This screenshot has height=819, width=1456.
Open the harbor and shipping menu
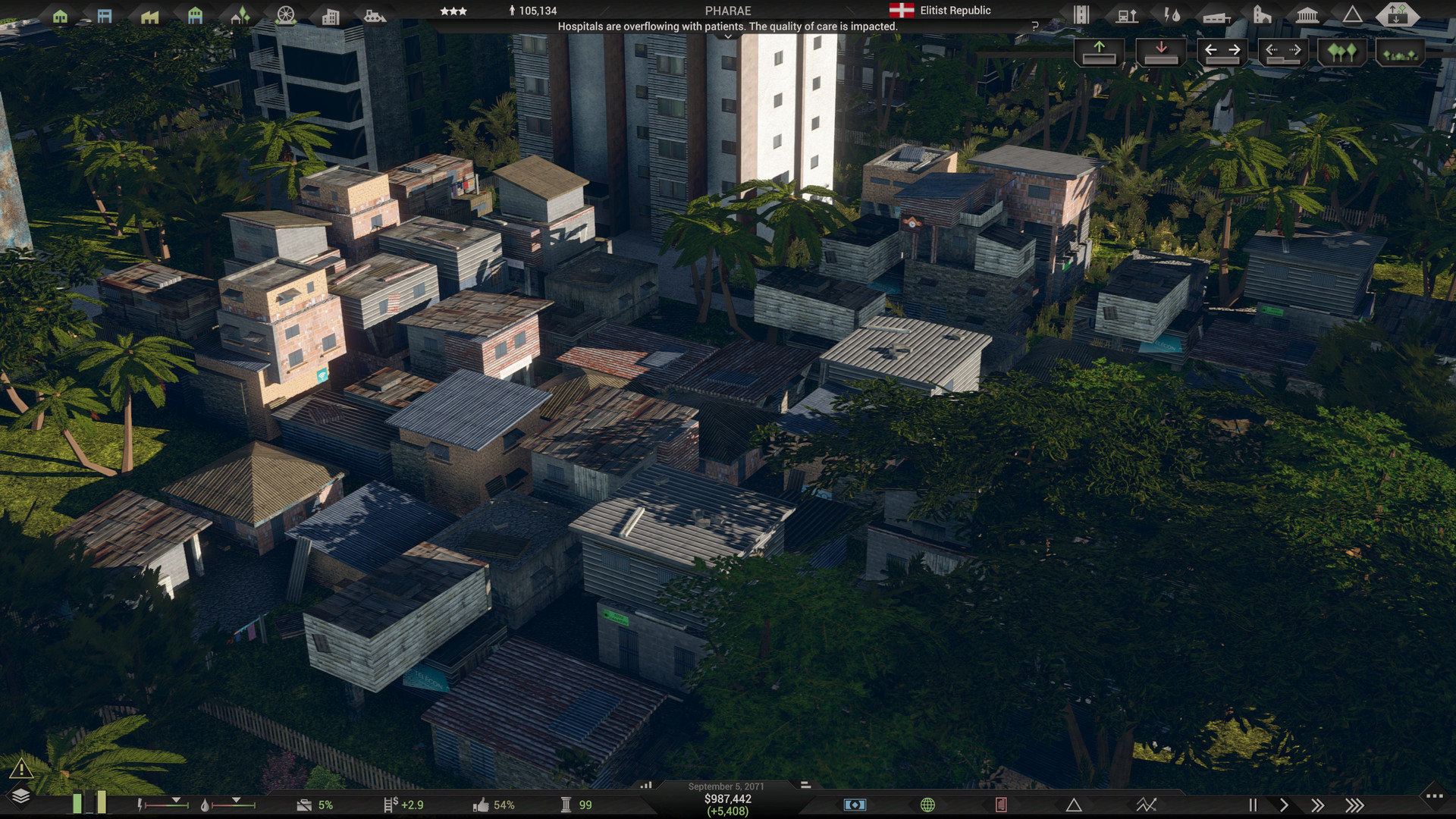375,14
